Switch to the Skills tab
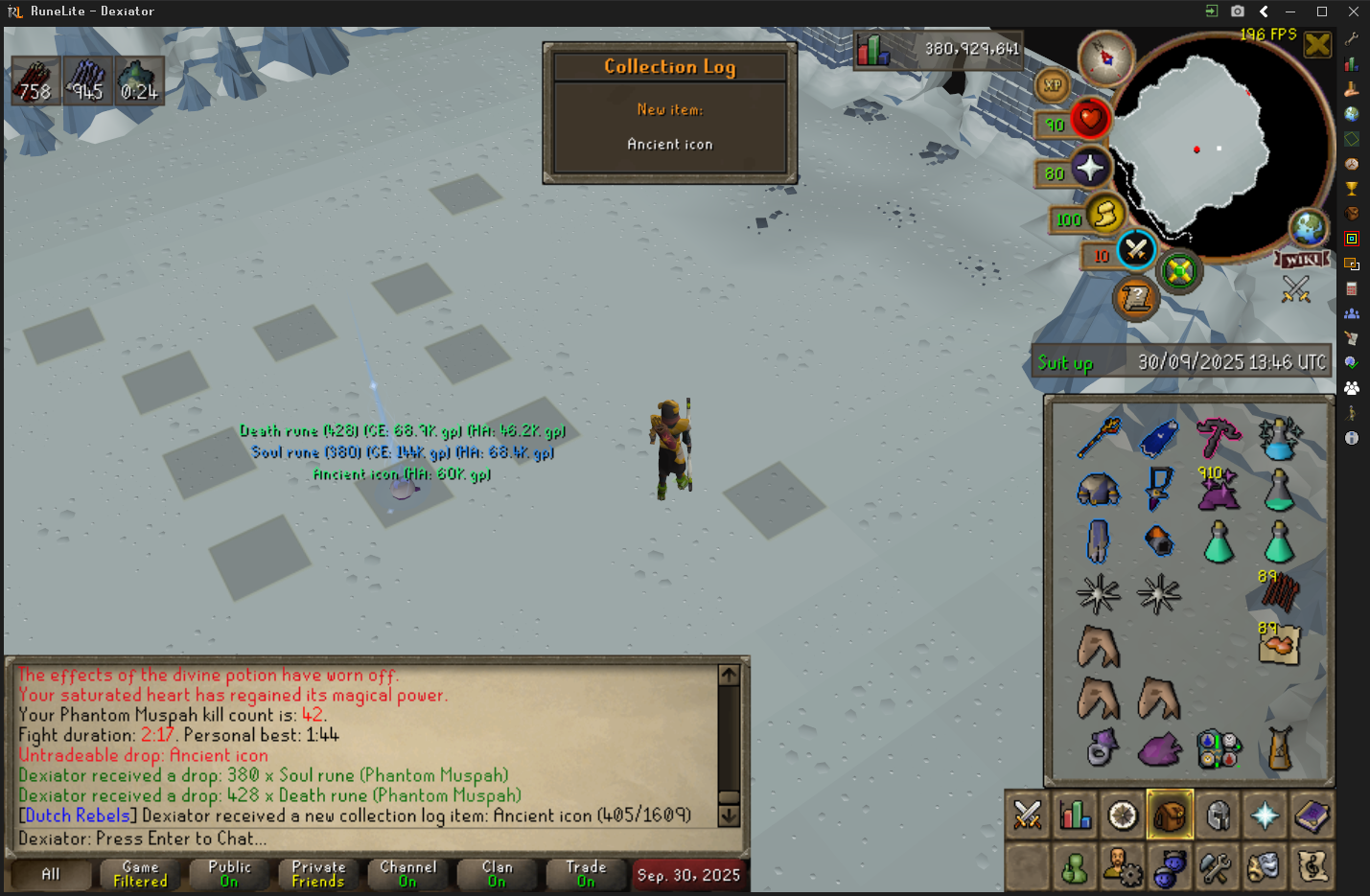The height and width of the screenshot is (896, 1370). [1075, 816]
